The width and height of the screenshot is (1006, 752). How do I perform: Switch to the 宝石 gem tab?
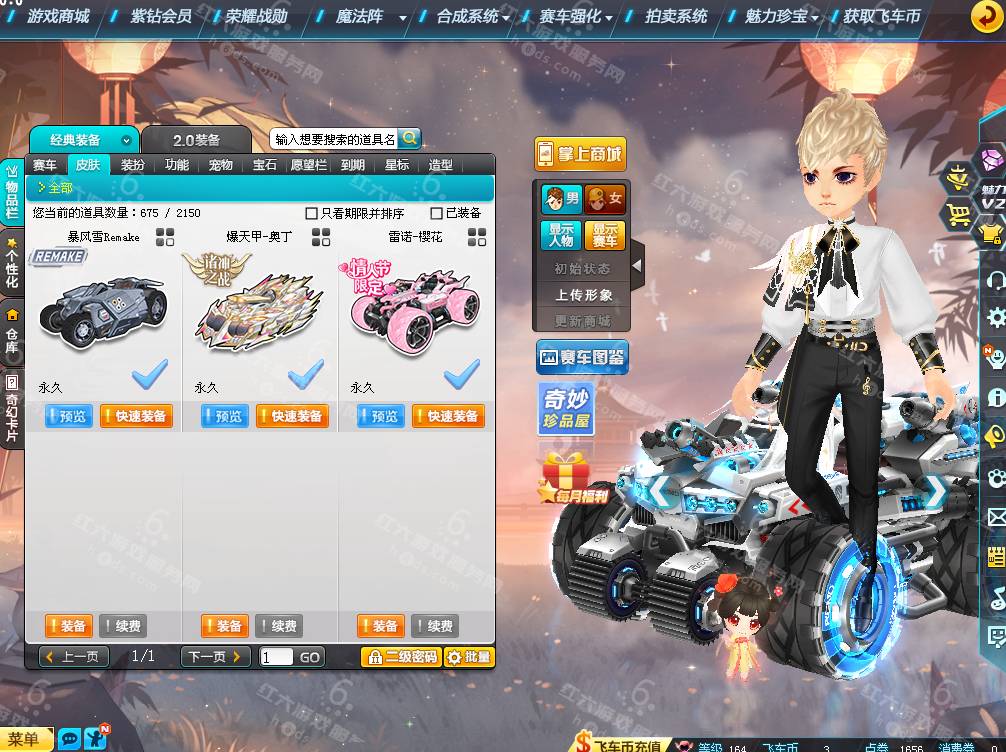tap(264, 165)
